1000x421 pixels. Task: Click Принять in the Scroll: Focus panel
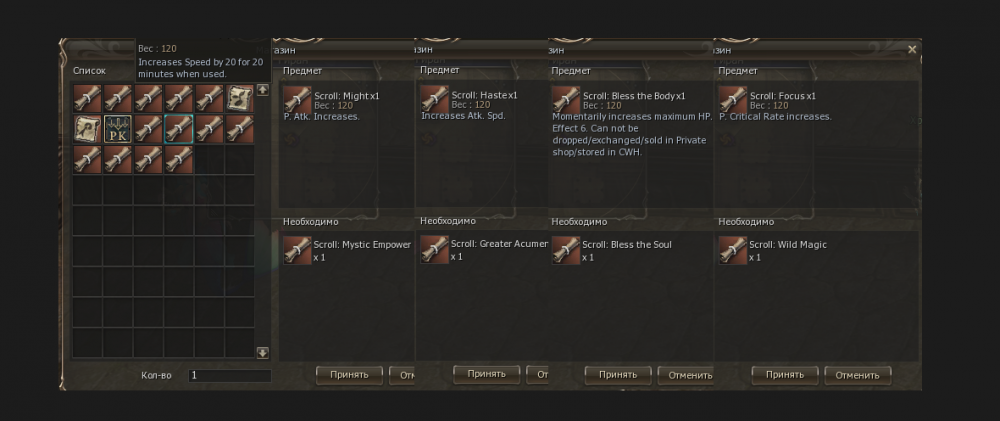click(x=785, y=375)
